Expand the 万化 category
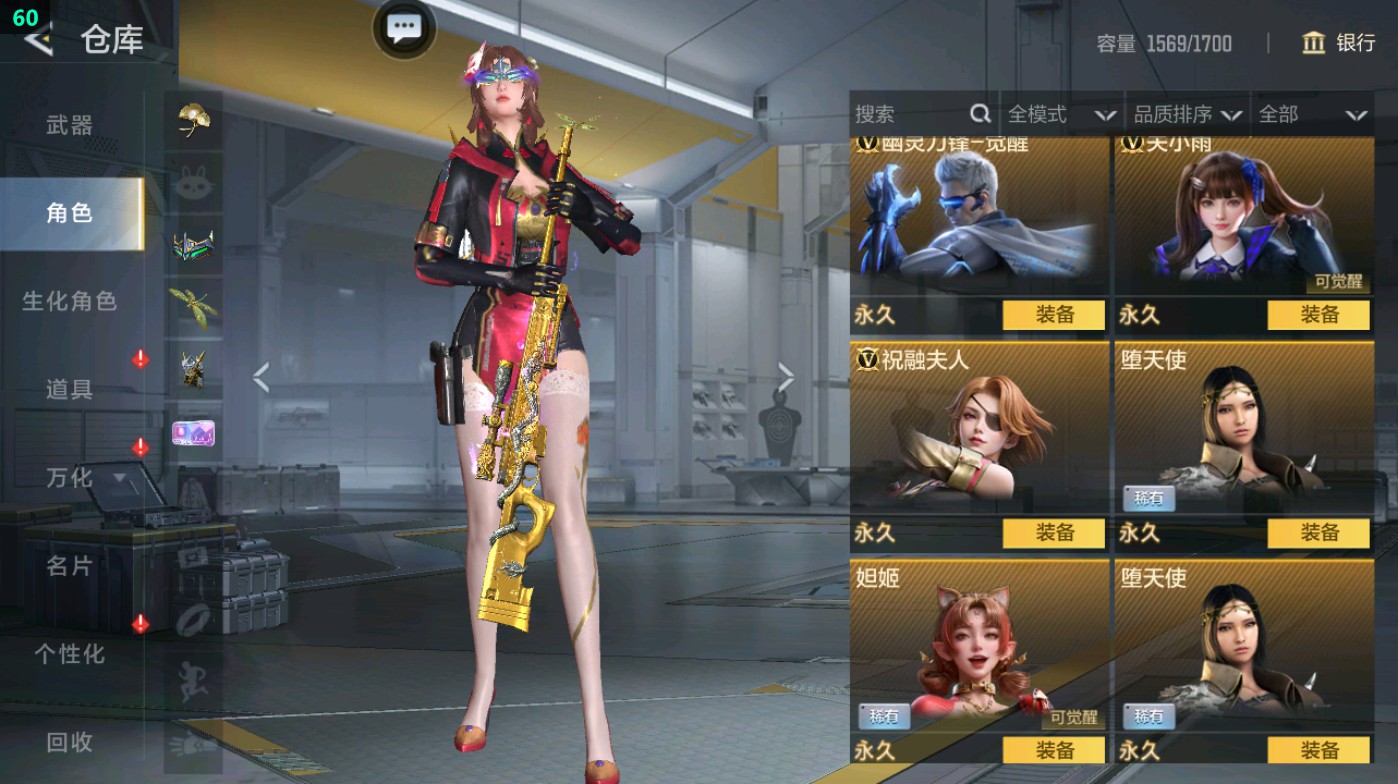1398x784 pixels. tap(85, 478)
